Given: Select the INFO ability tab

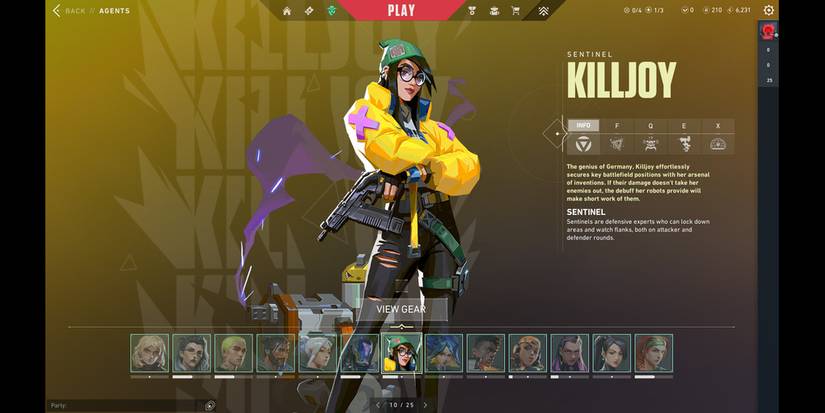Looking at the screenshot, I should [x=583, y=126].
